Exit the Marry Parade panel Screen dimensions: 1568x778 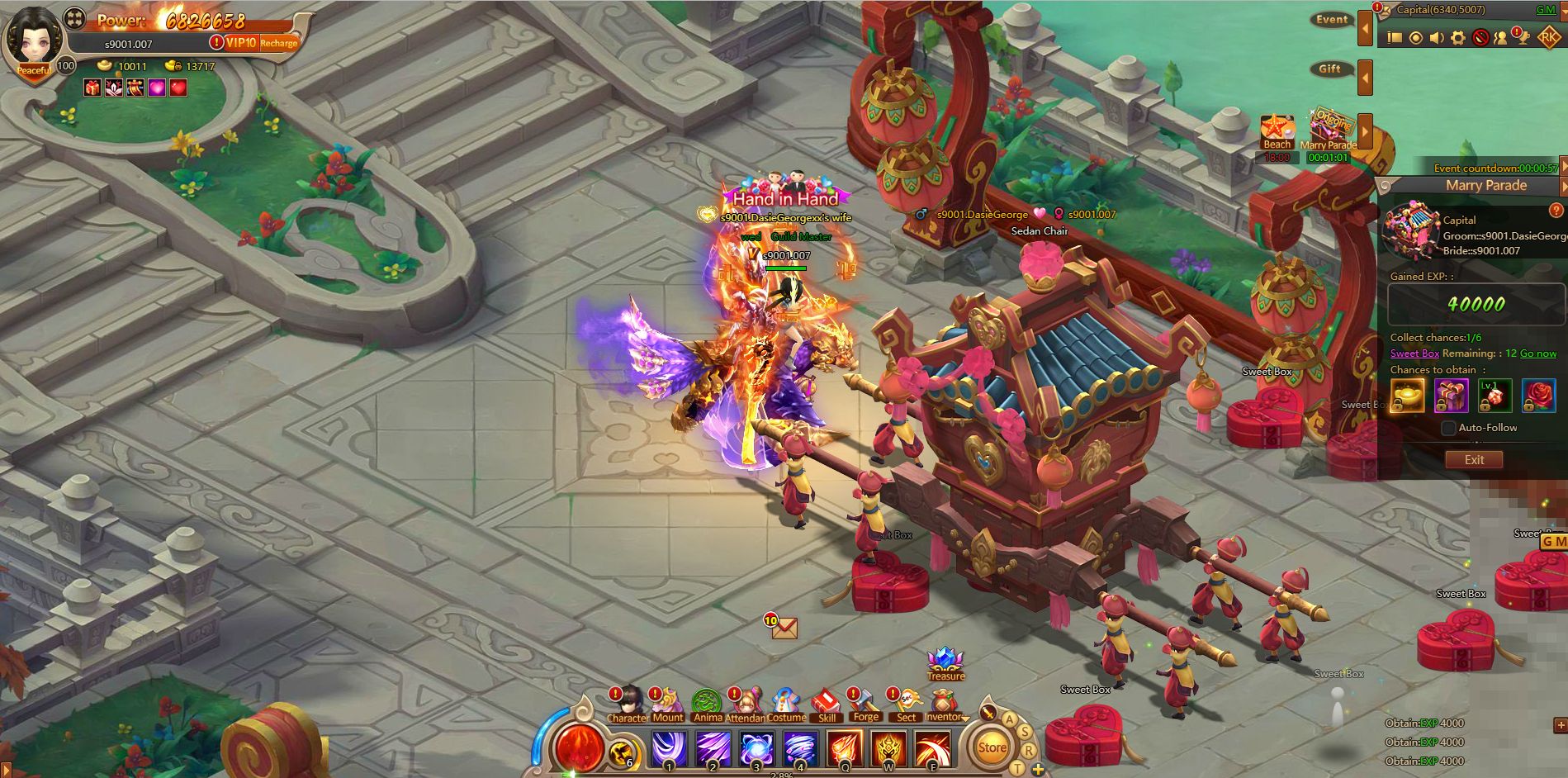(1473, 460)
